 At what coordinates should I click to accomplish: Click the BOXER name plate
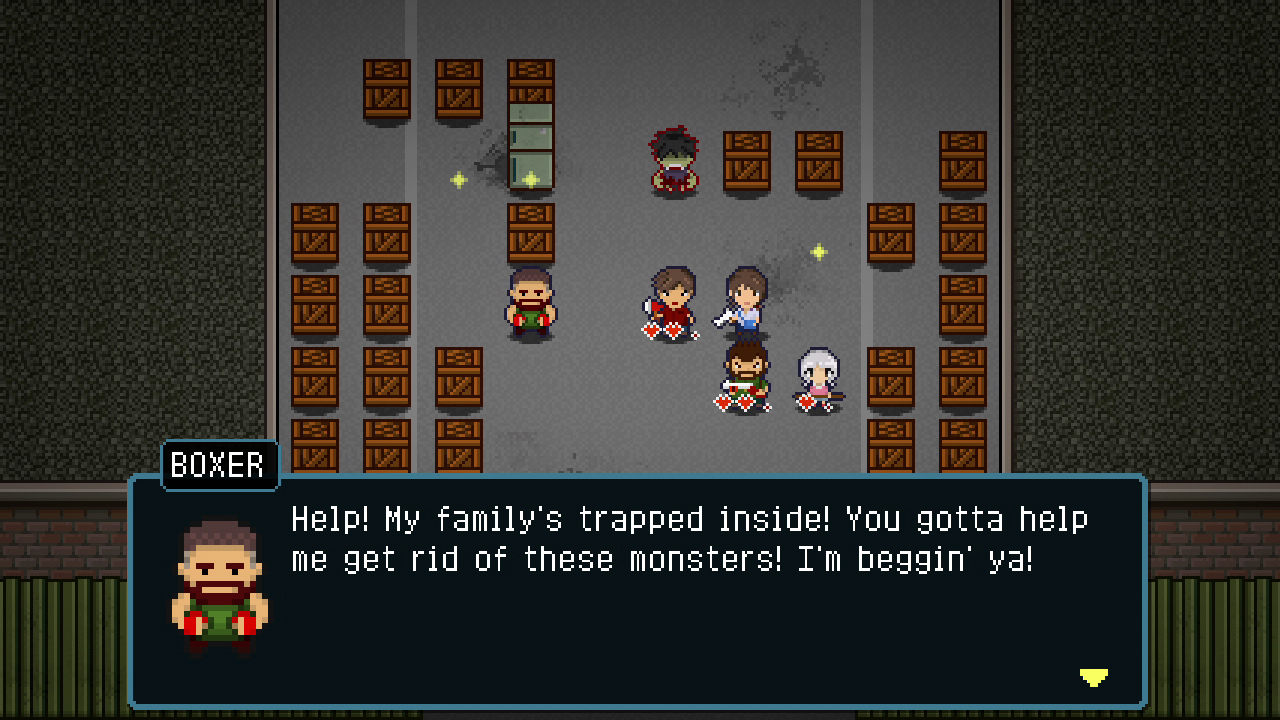(218, 465)
